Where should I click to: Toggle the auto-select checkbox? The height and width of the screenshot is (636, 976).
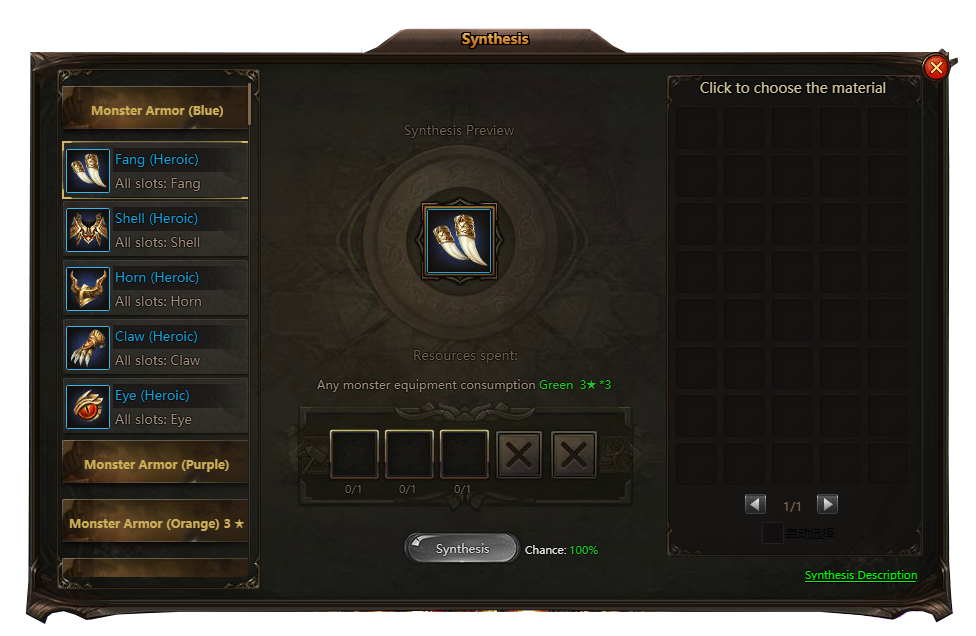[x=772, y=533]
